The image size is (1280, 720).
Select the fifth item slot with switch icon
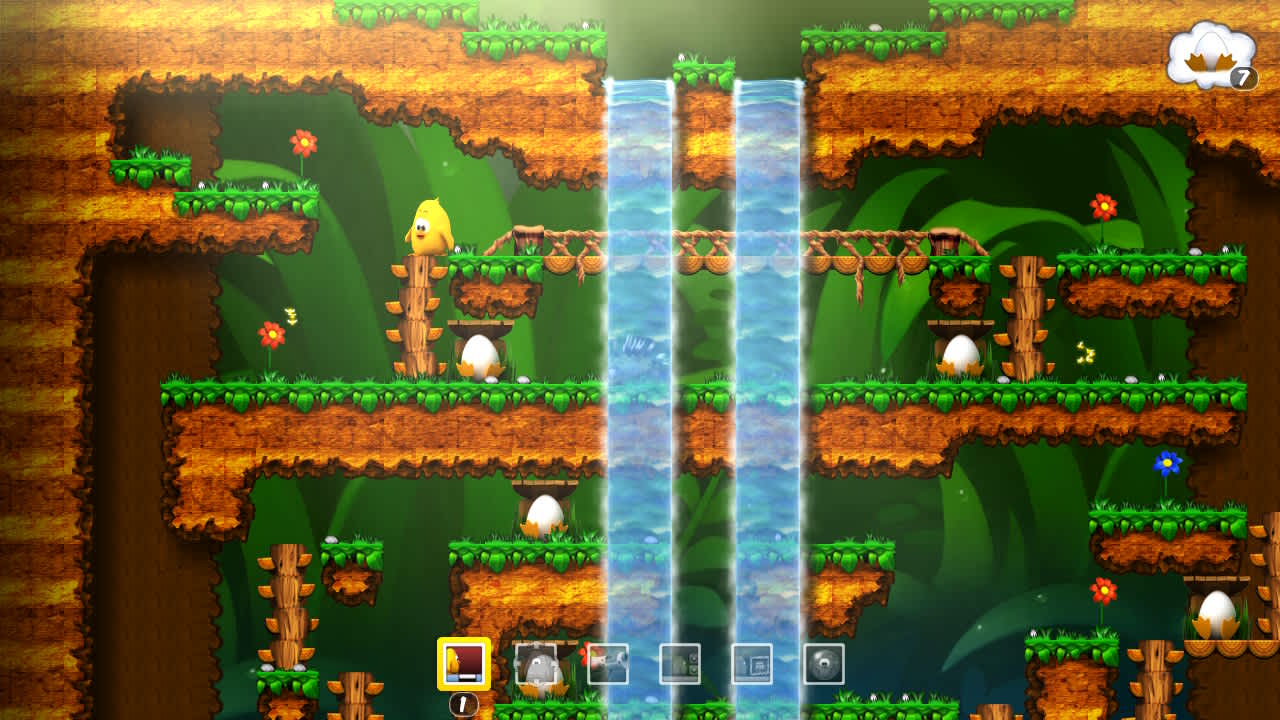click(x=753, y=662)
